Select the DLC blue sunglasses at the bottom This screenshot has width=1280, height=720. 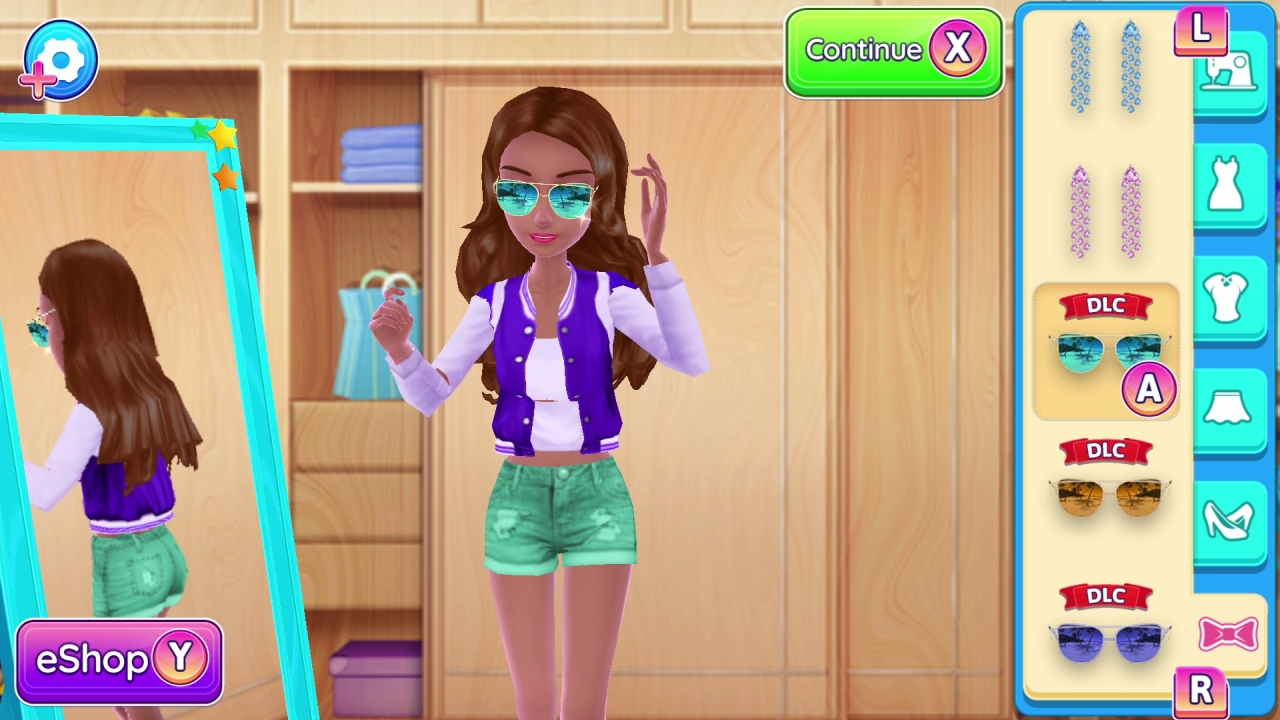click(1110, 640)
